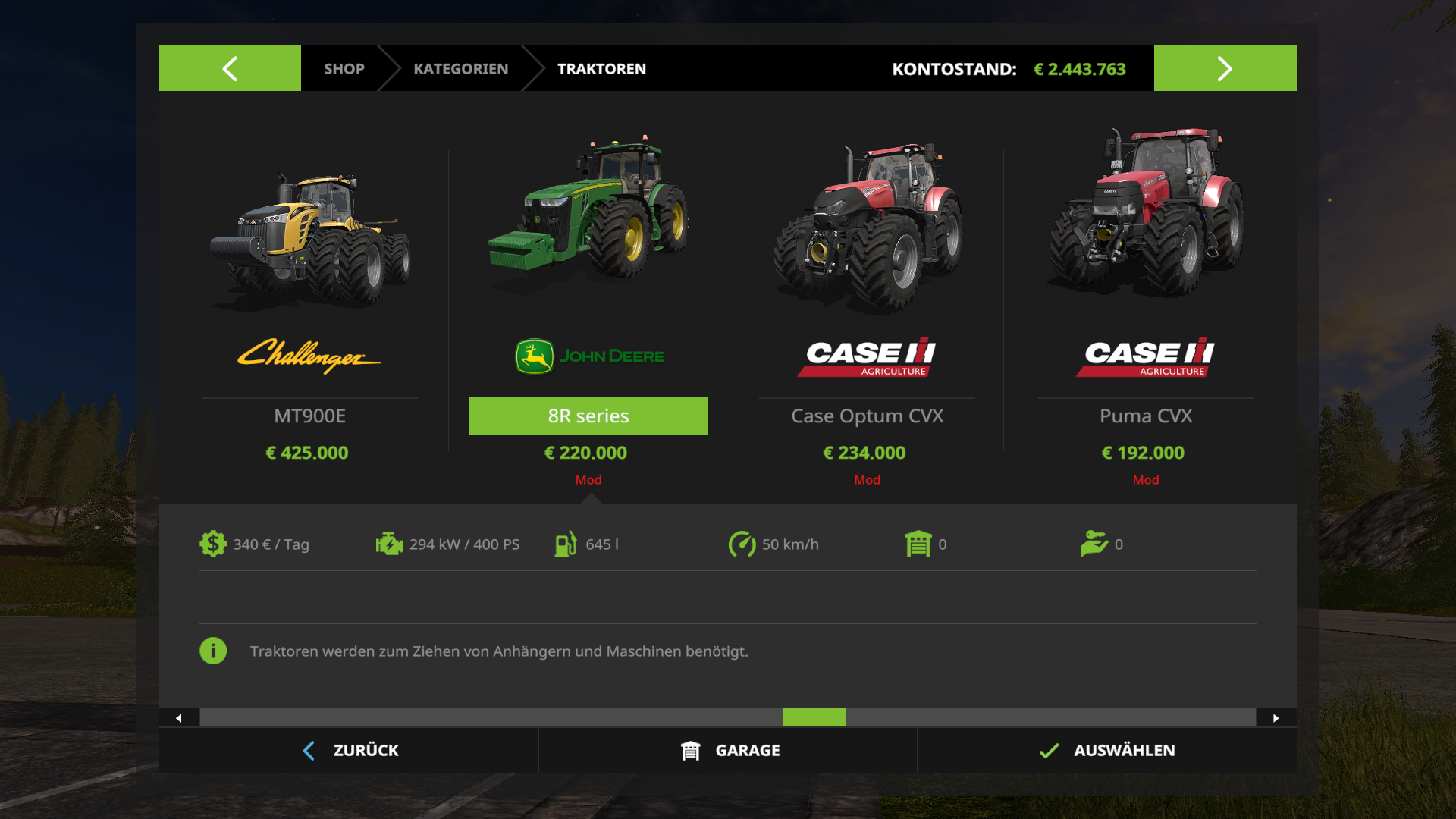The height and width of the screenshot is (819, 1456).
Task: Choose the John Deere 8R series
Action: 588,303
